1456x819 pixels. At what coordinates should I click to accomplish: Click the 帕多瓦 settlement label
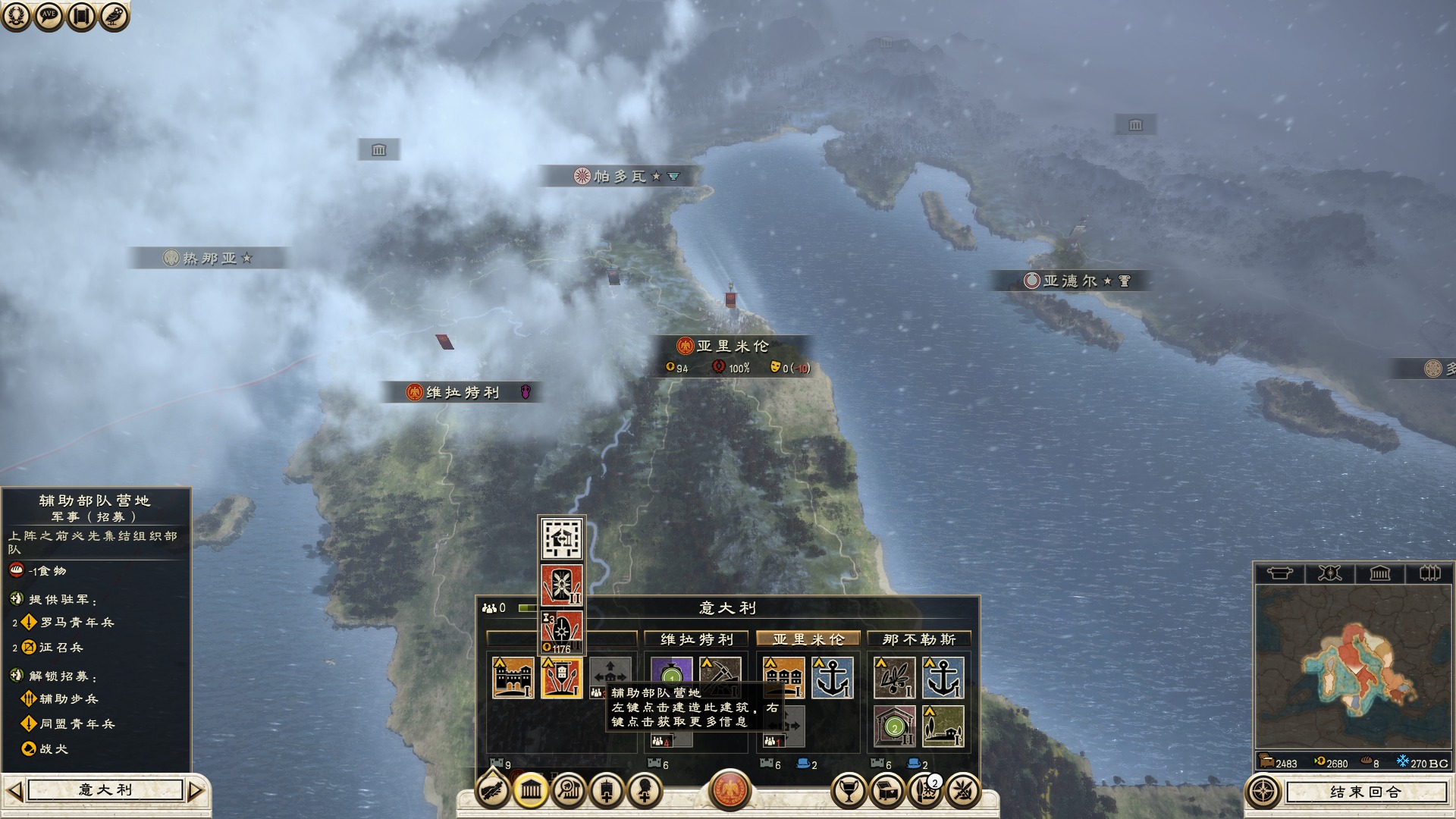click(x=620, y=177)
